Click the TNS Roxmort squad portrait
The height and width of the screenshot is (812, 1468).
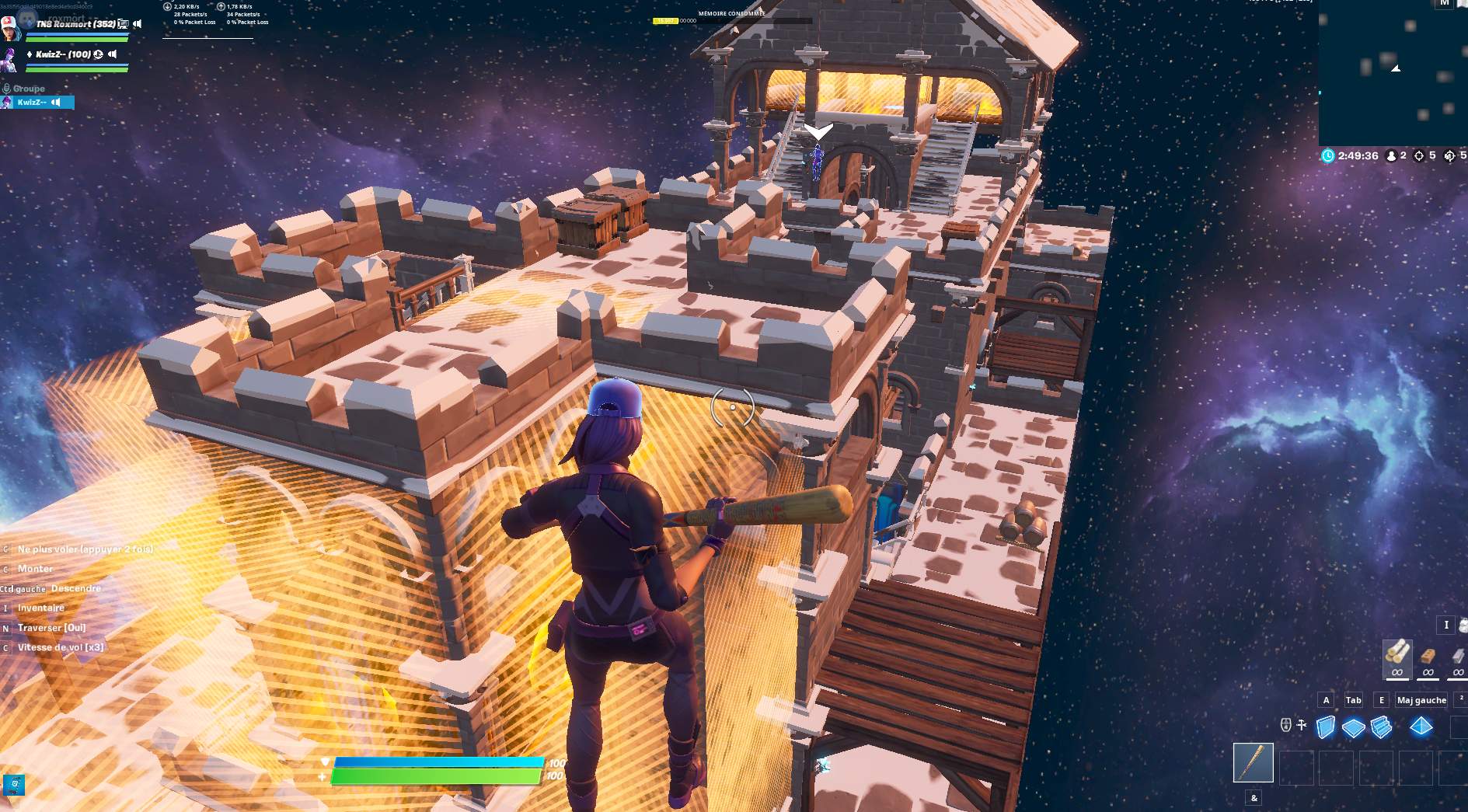[x=10, y=29]
